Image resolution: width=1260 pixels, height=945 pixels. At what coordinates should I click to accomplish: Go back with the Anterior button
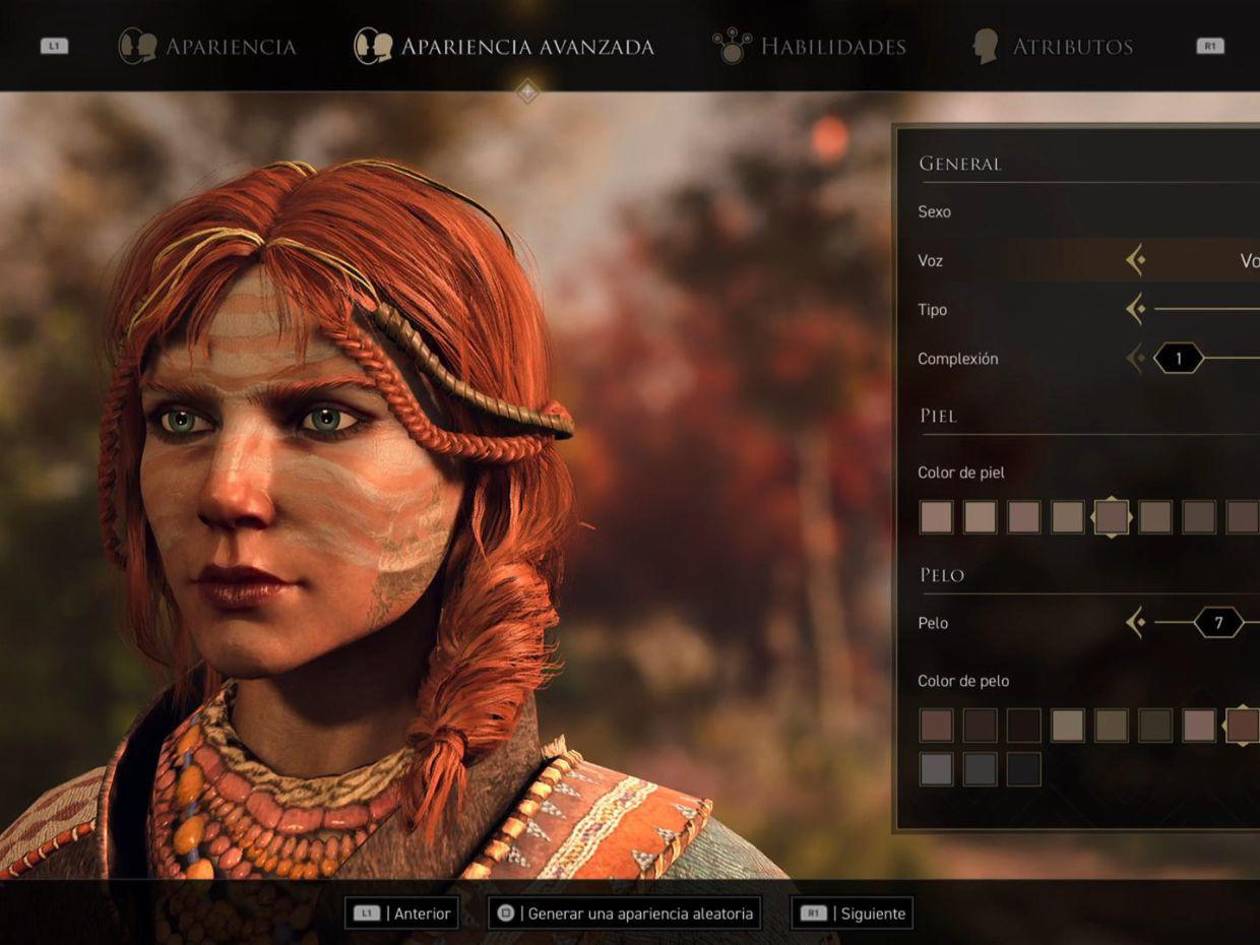pos(402,913)
